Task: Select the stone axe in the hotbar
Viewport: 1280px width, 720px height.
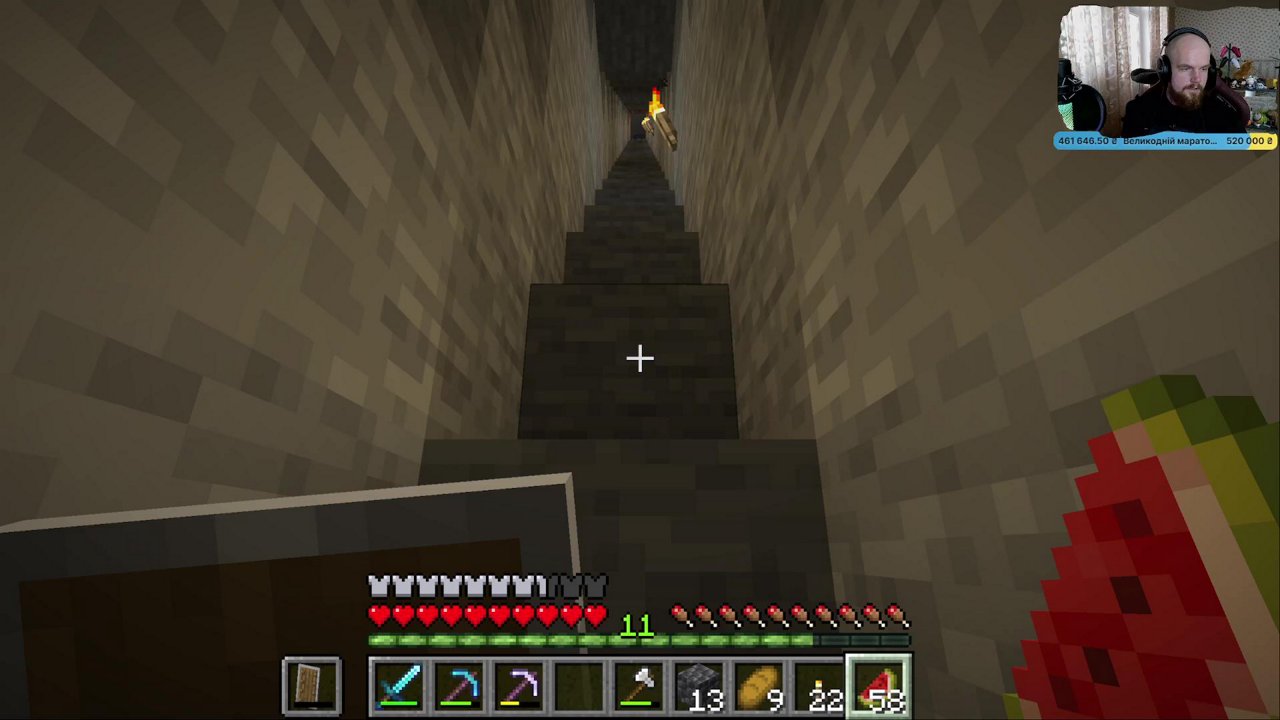Action: pyautogui.click(x=640, y=687)
